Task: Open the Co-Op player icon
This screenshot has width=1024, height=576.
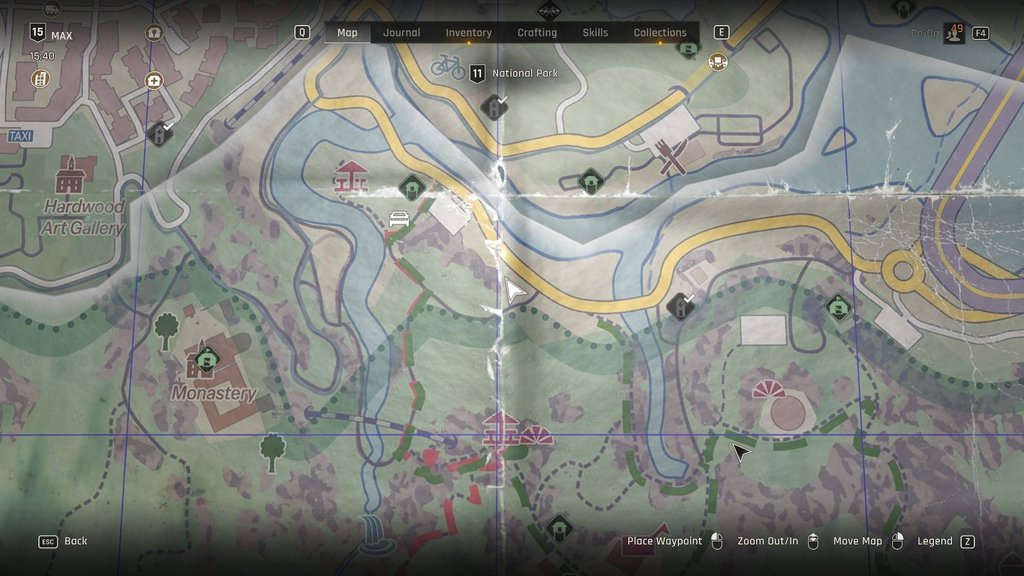Action: 954,33
